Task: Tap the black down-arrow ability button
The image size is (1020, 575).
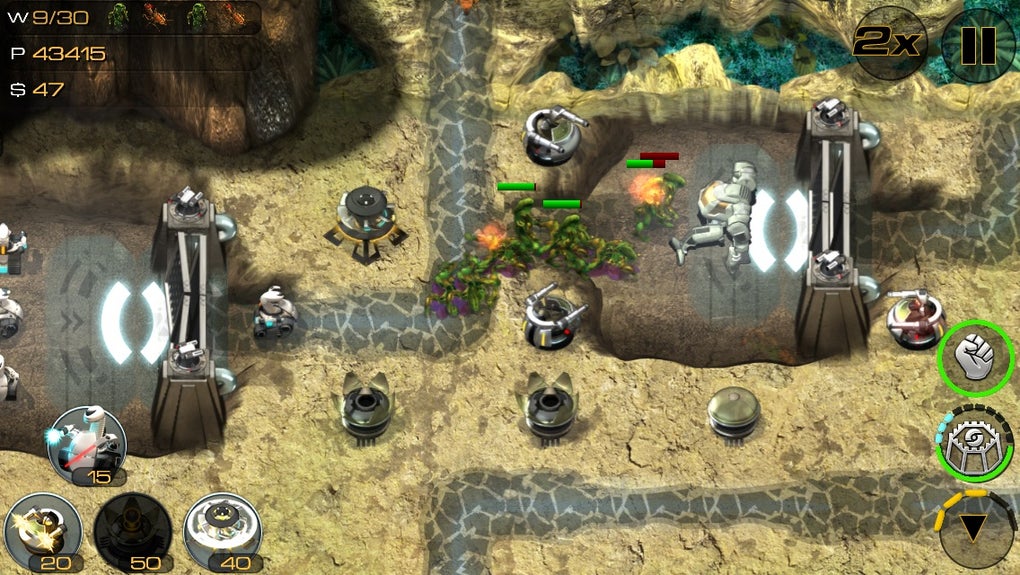Action: [977, 528]
